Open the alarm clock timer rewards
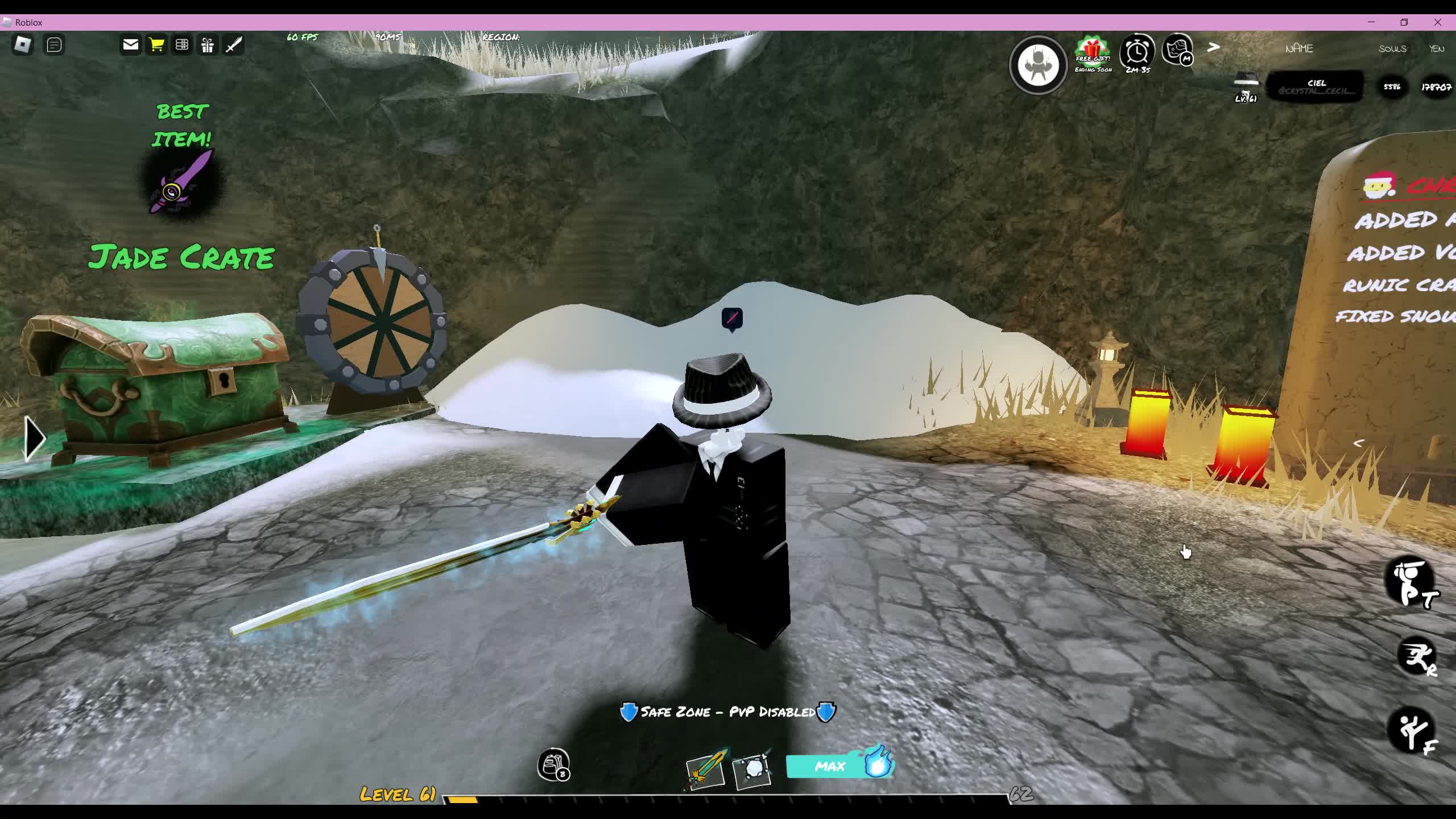 pos(1137,52)
